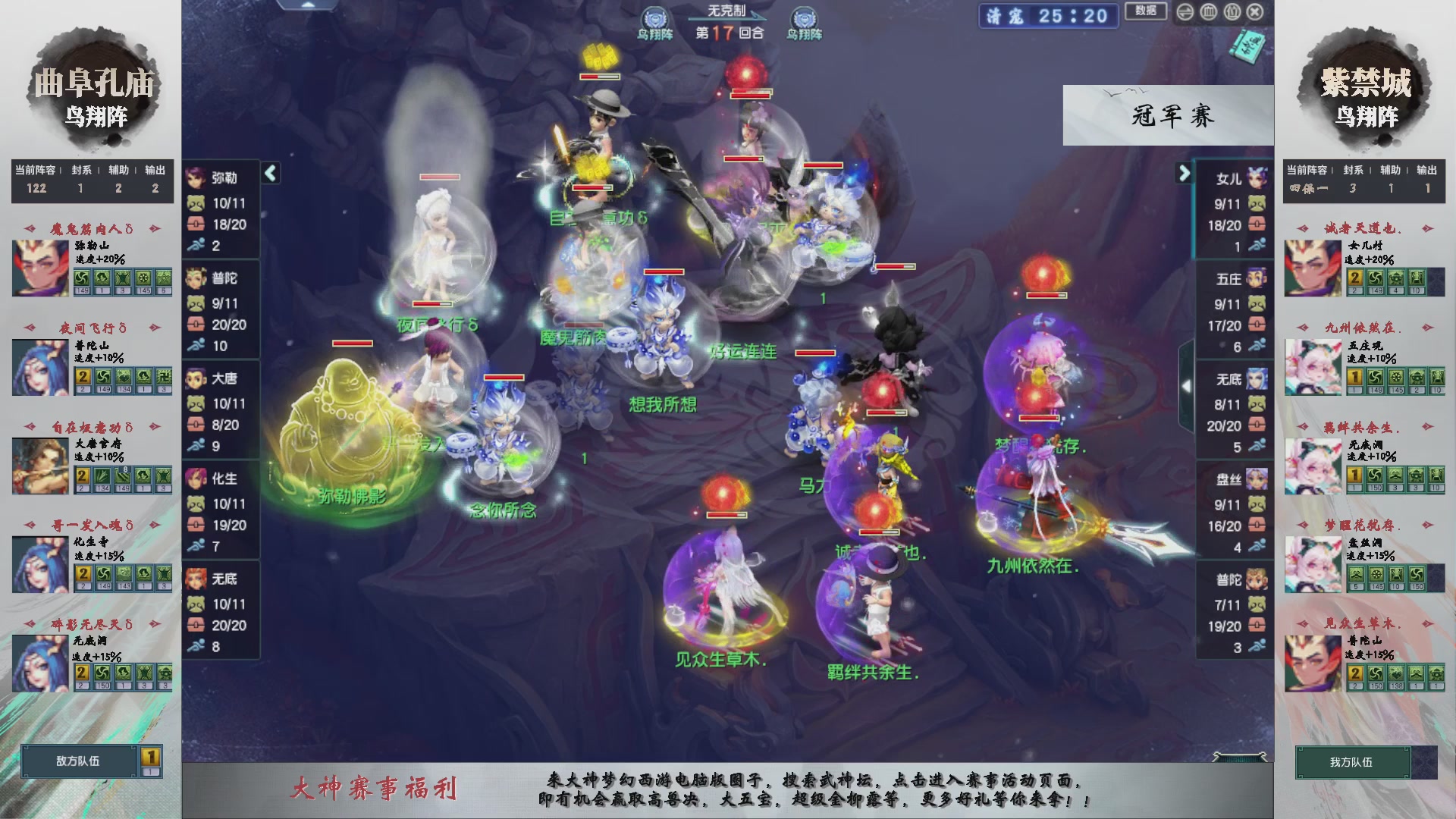Click the pet icon beside 女儿 in right panel

point(1255,203)
